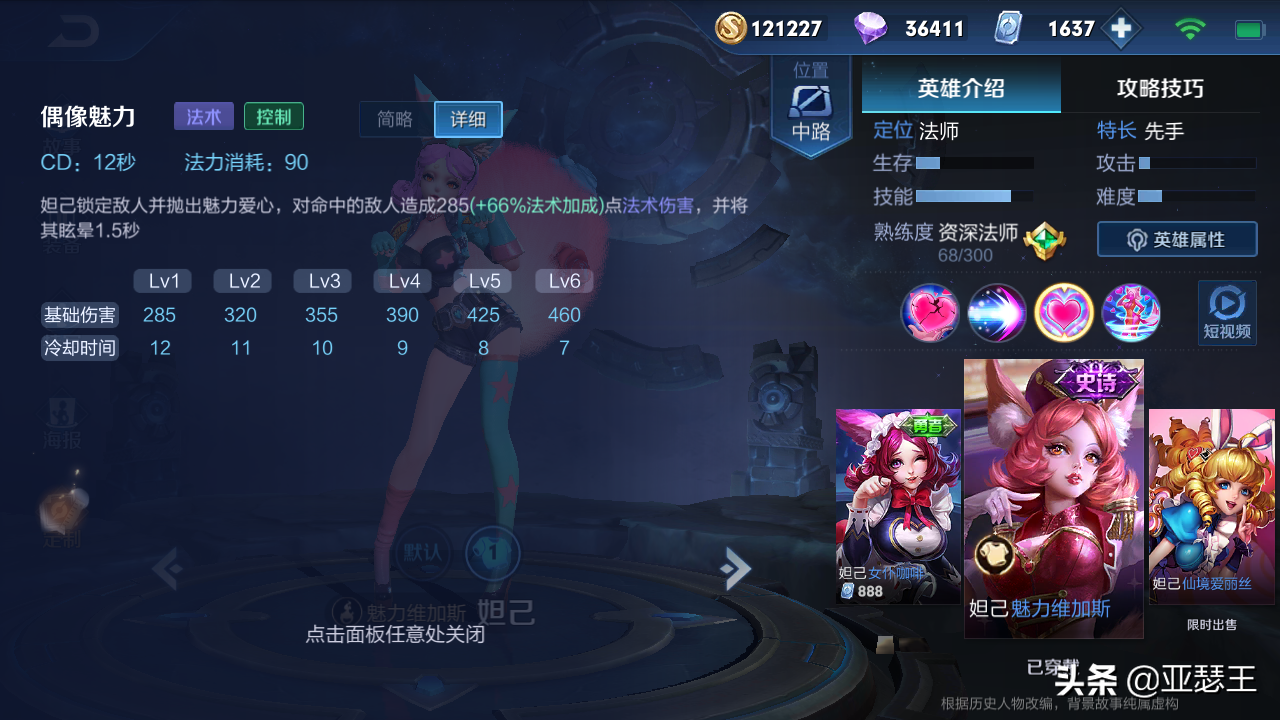Image resolution: width=1280 pixels, height=720 pixels.
Task: Select the 法术 spell tag toggle
Action: click(203, 116)
